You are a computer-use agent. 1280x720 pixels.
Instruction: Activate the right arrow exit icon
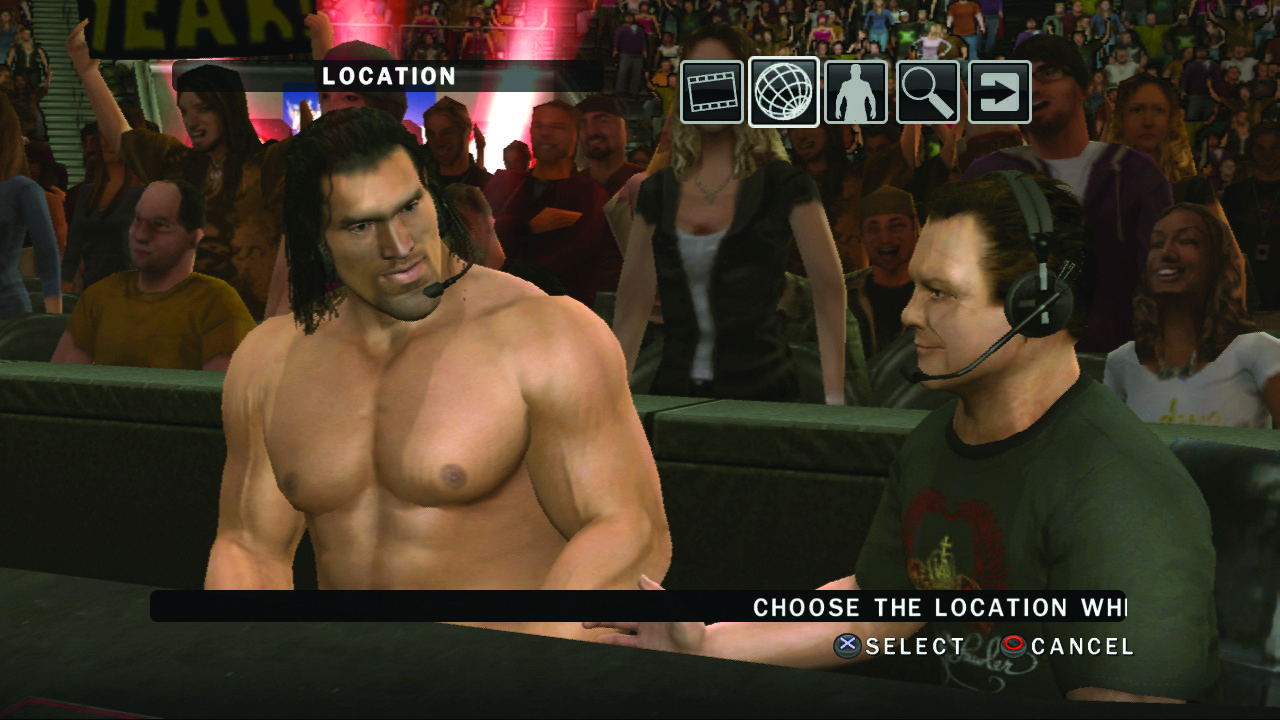point(1000,92)
